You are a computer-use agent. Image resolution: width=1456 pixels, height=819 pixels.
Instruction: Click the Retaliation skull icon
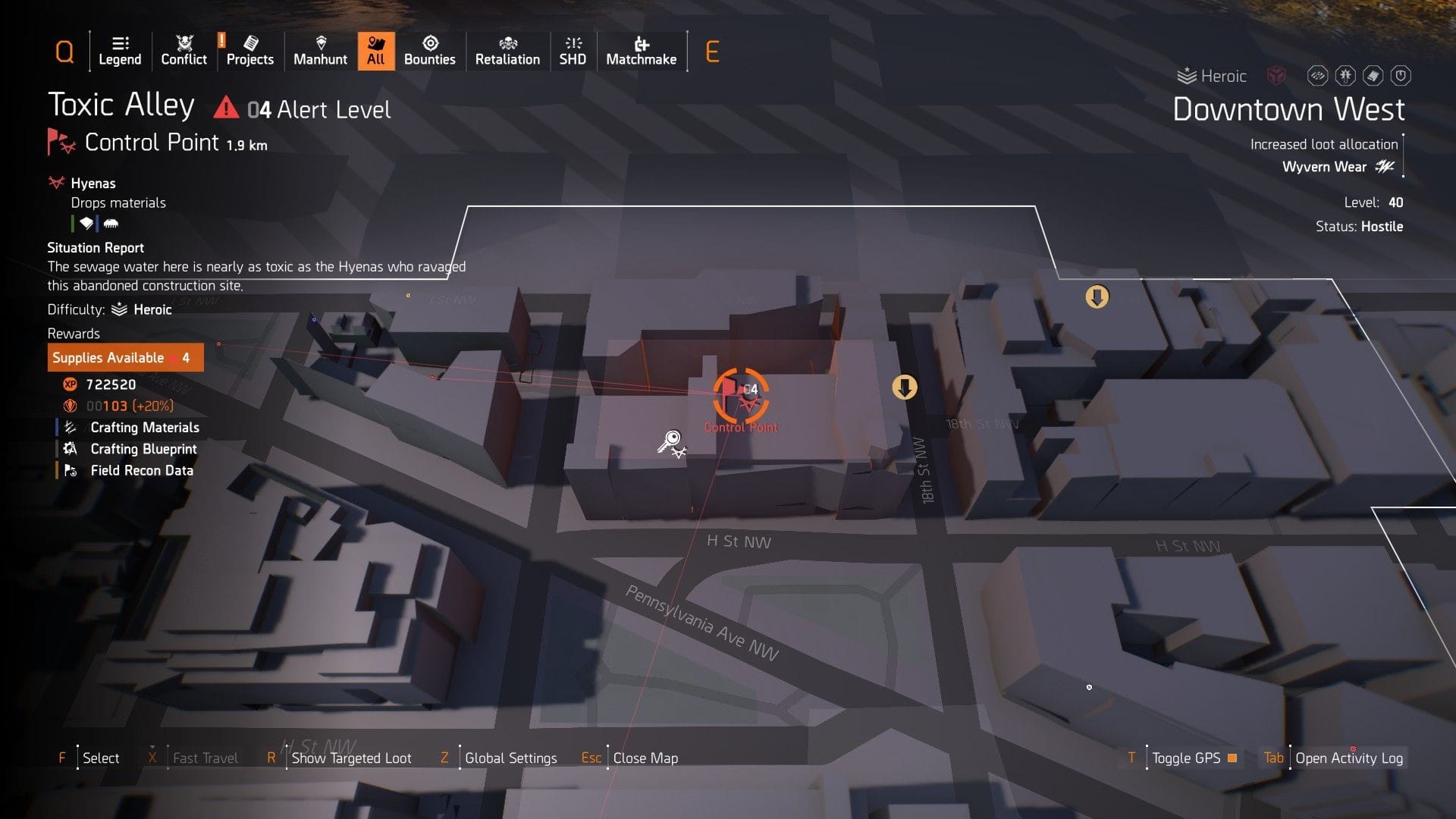[507, 45]
